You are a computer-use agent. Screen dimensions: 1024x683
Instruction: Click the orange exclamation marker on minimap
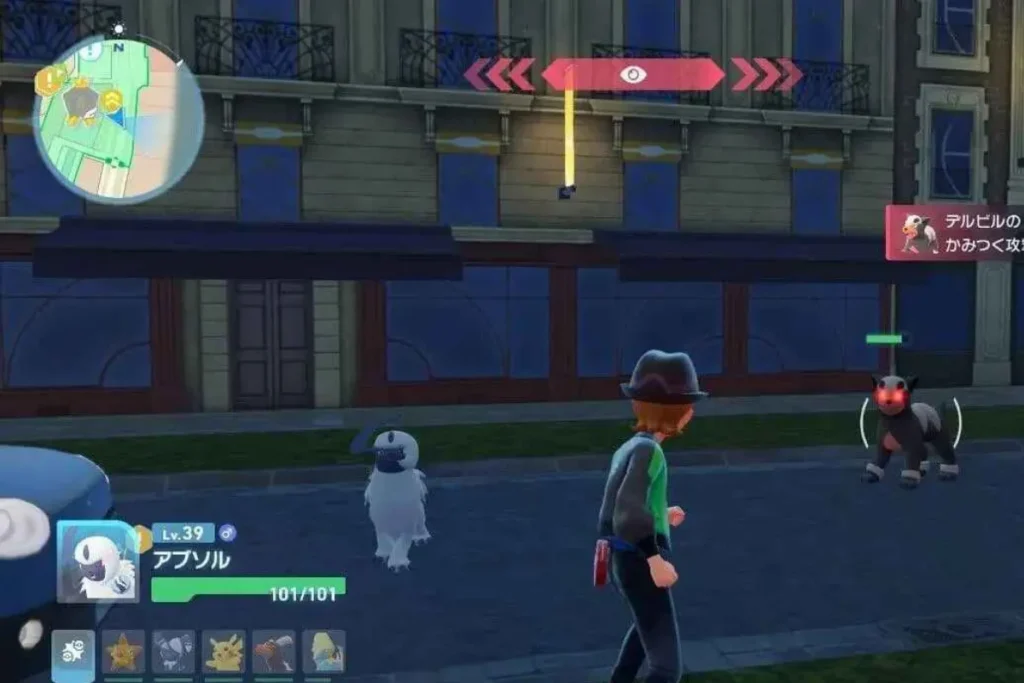[51, 79]
